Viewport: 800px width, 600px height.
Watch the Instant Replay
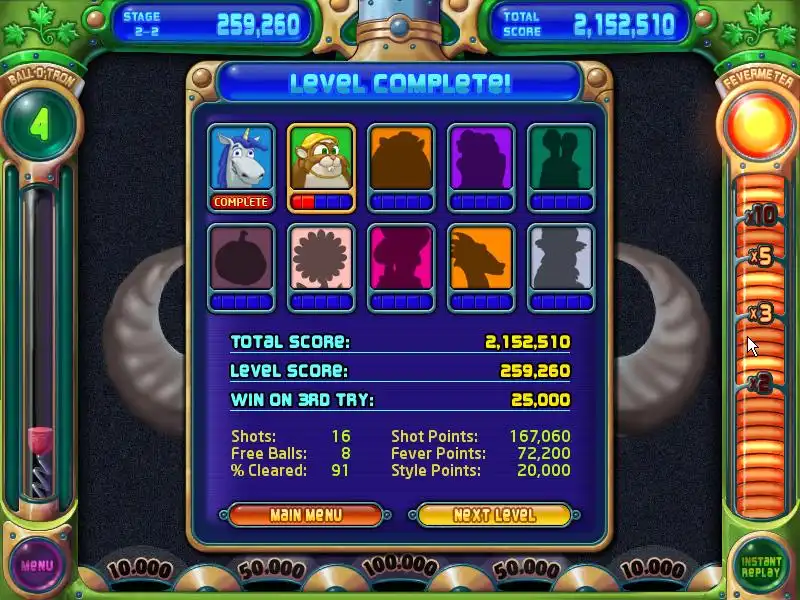coord(761,566)
